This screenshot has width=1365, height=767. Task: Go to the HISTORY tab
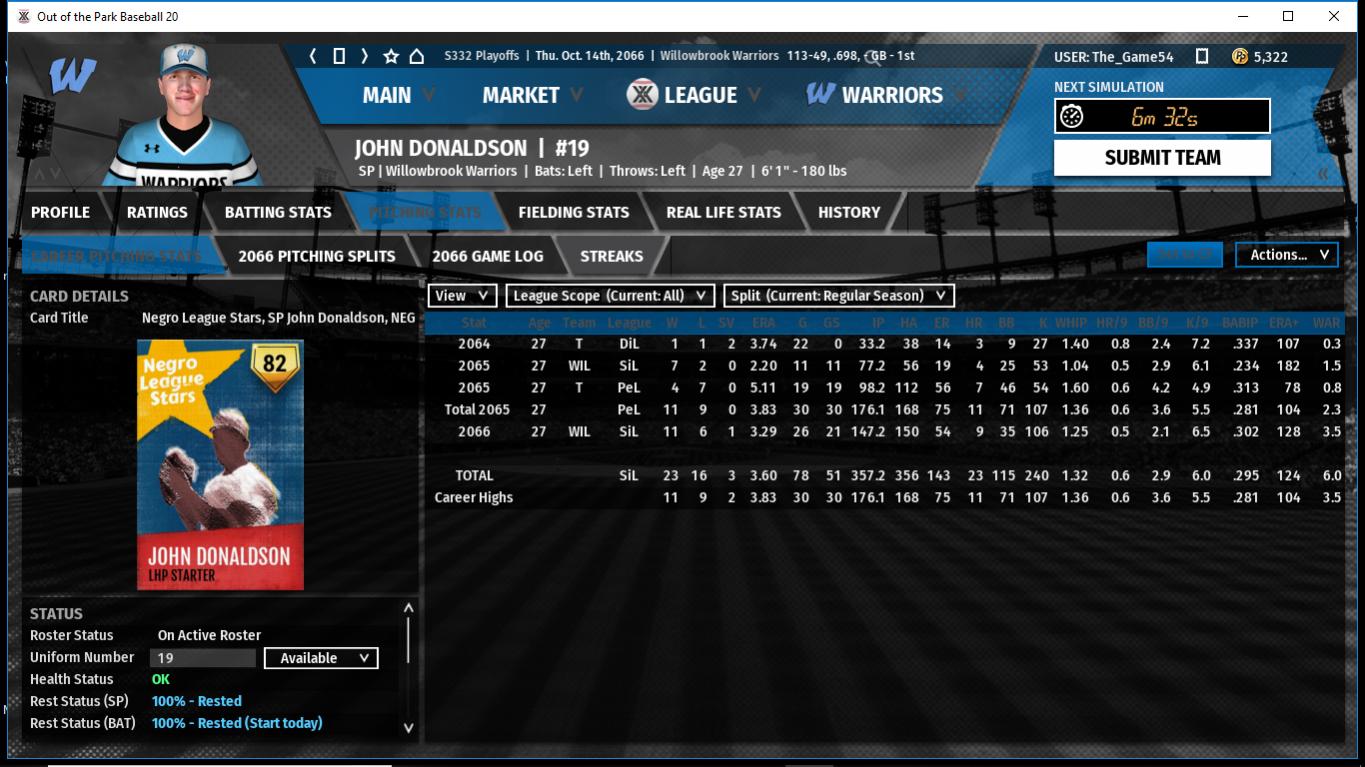(849, 212)
